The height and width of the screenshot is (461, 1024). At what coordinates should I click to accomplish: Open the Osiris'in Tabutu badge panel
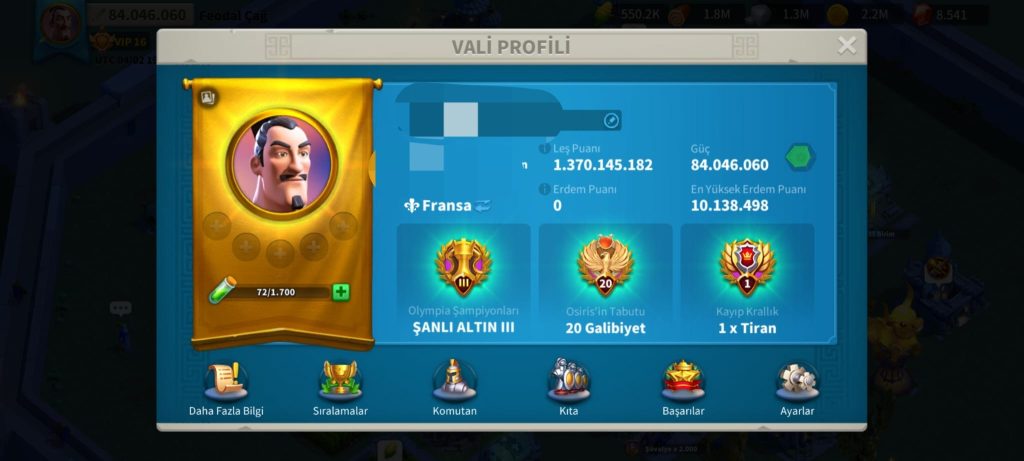(605, 282)
